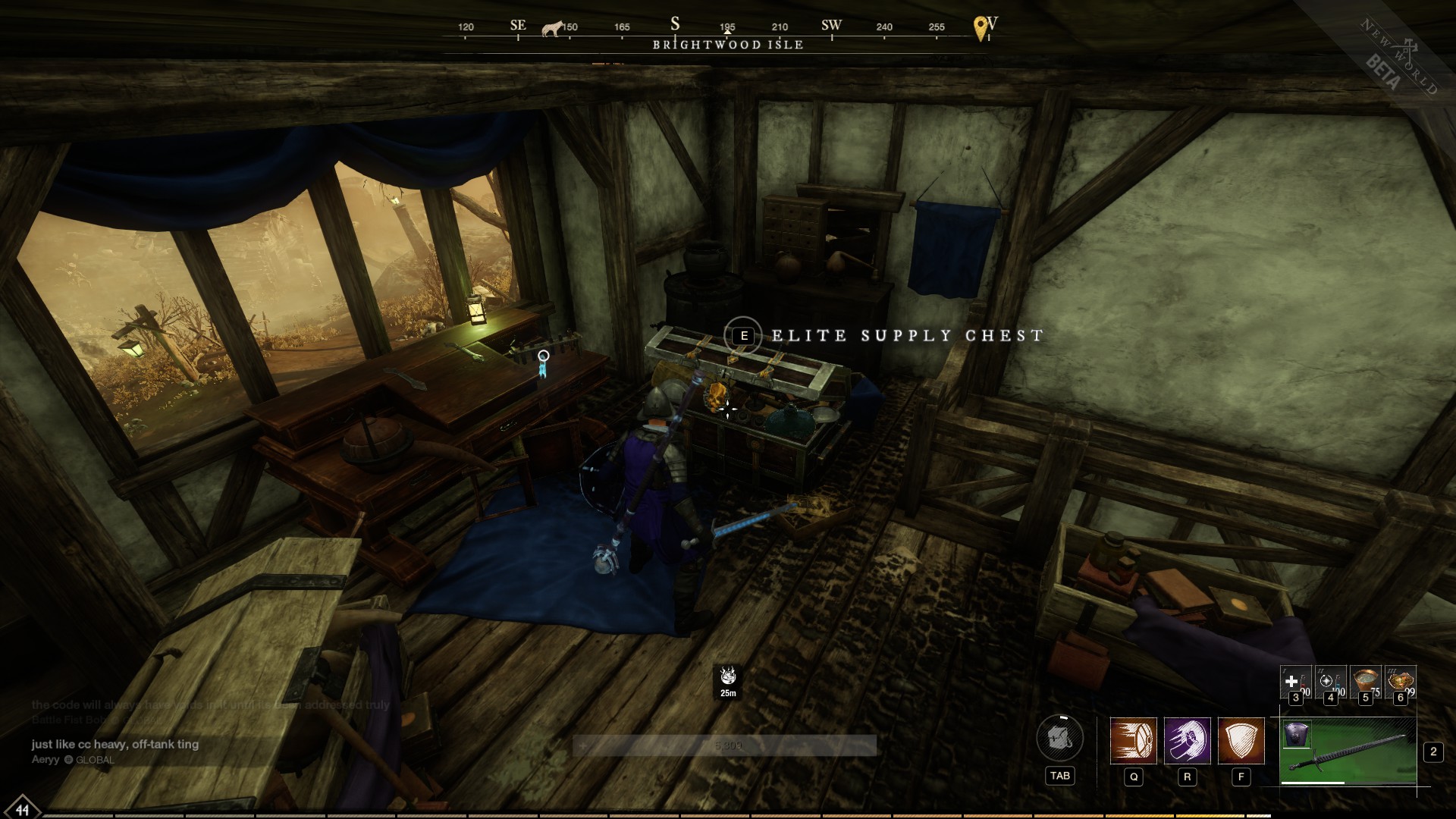Use the regeneration potion in slot 4
Screen dimensions: 1456x819
[x=1329, y=681]
